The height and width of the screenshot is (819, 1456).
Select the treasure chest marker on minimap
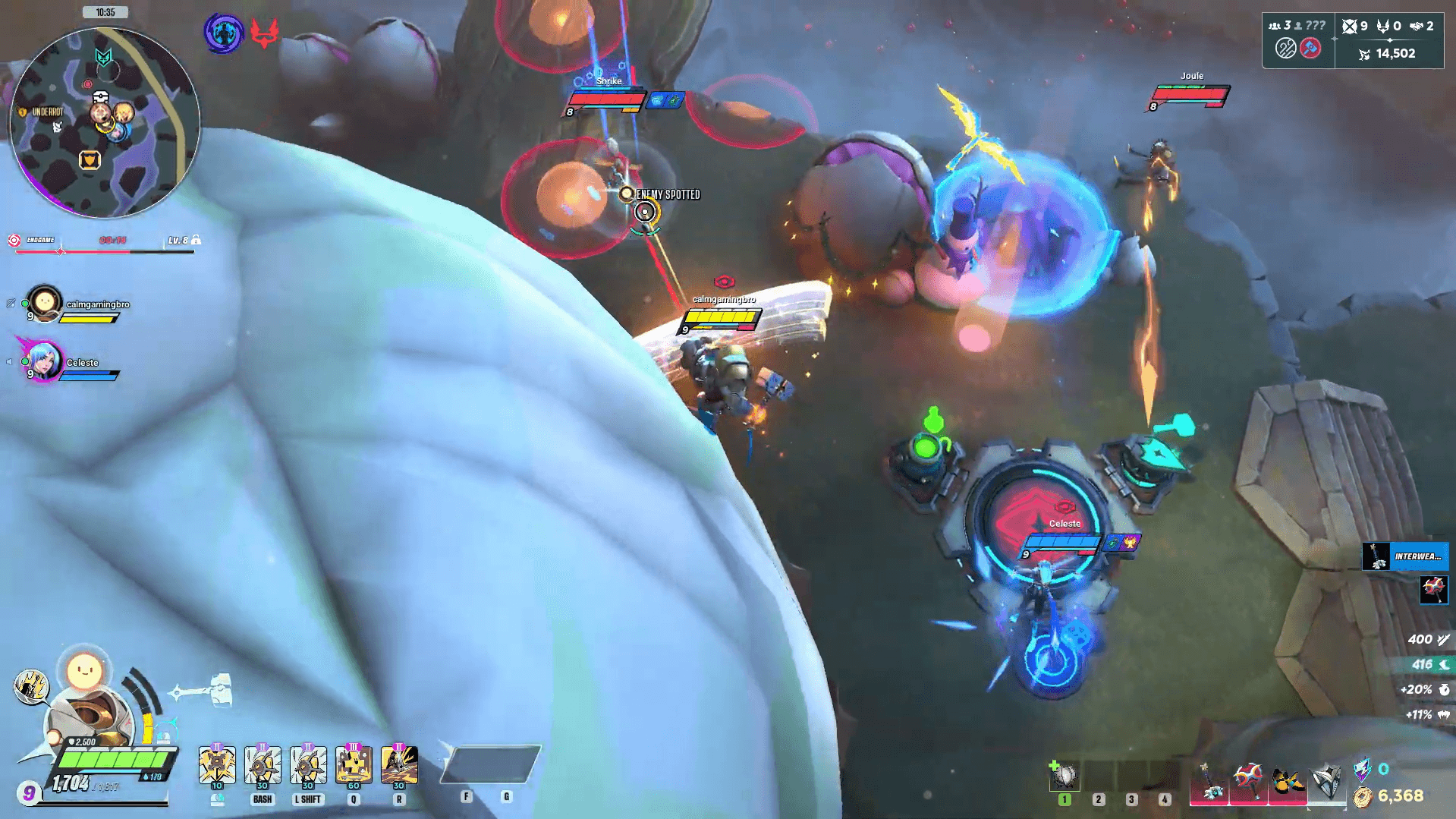101,97
